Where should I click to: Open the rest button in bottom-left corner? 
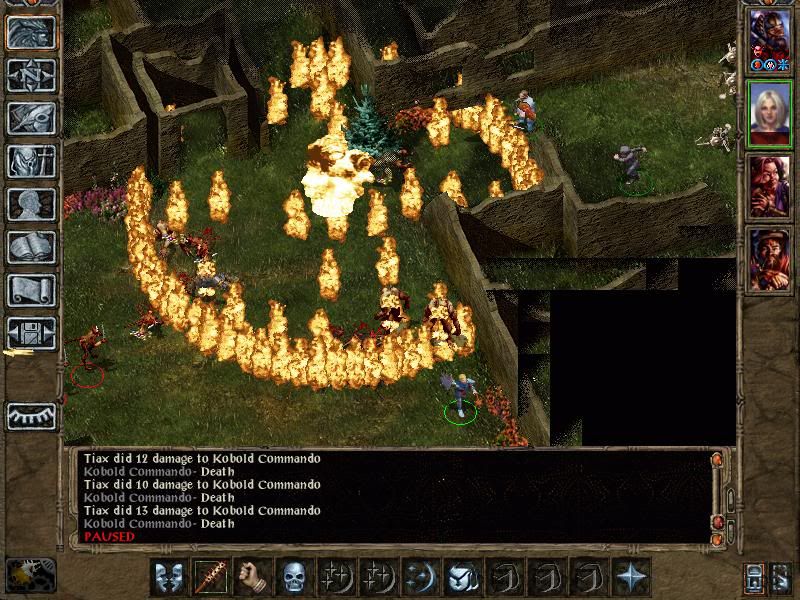(30, 575)
